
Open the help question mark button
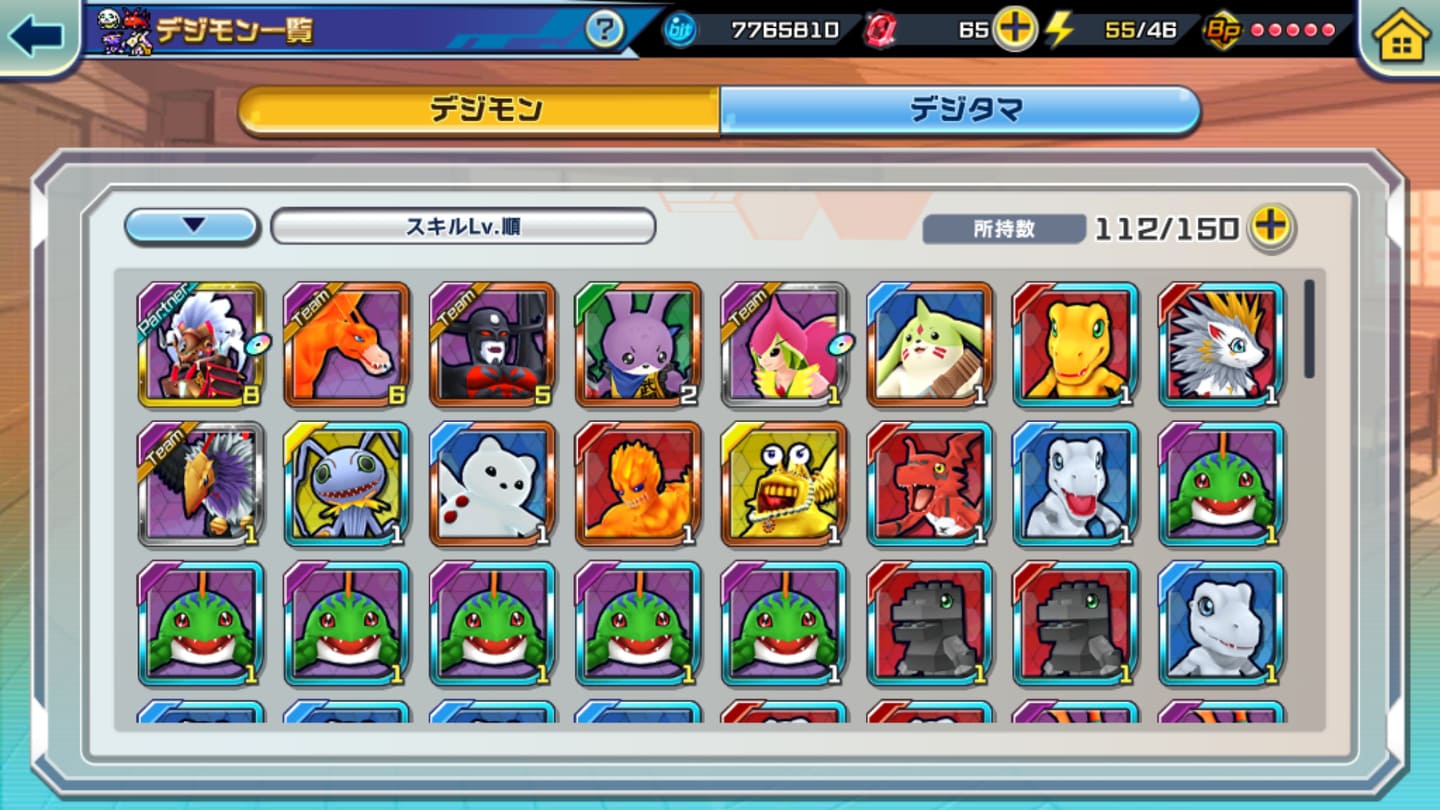[604, 30]
